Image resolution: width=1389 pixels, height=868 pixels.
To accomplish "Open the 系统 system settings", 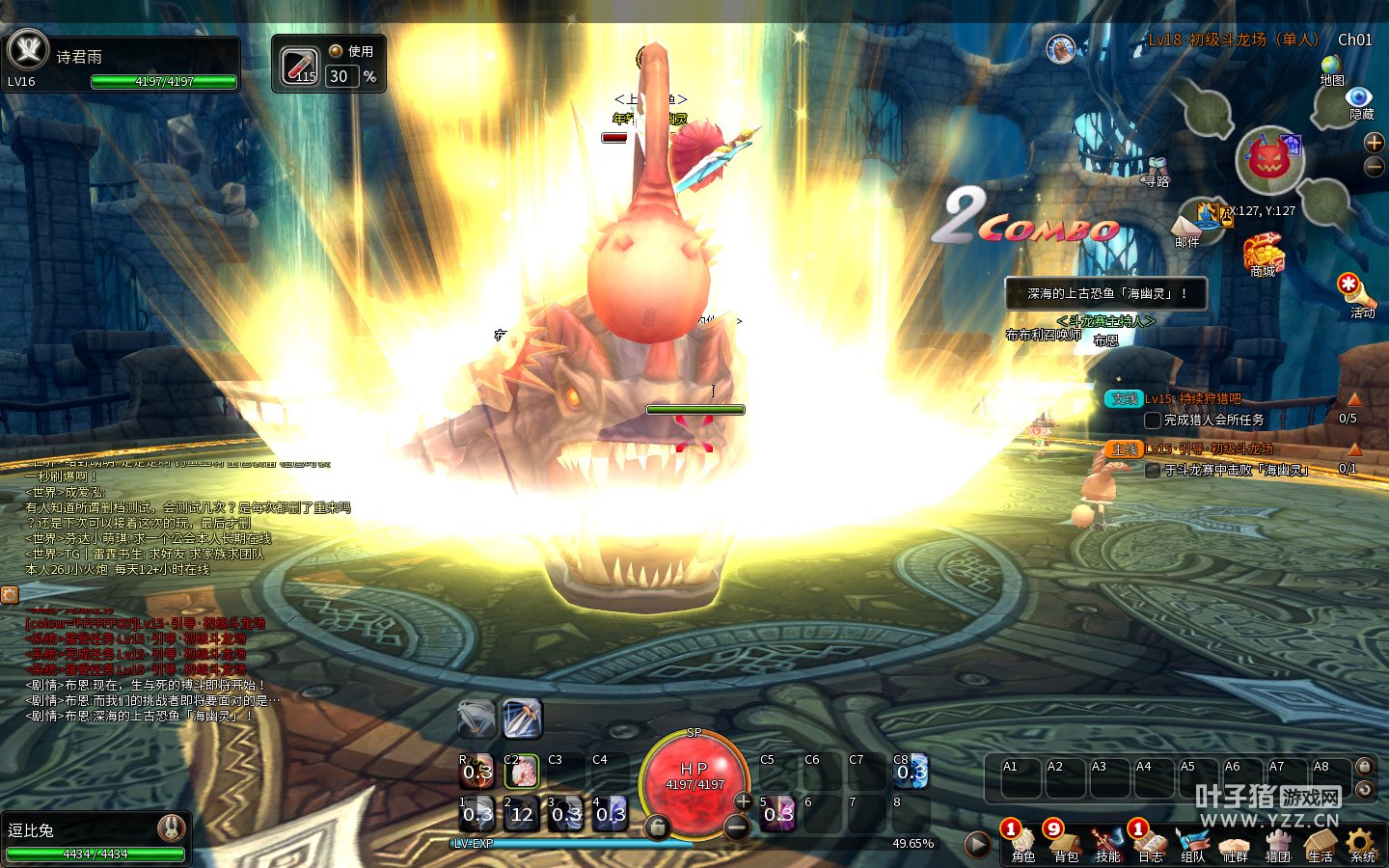I will point(1362,843).
